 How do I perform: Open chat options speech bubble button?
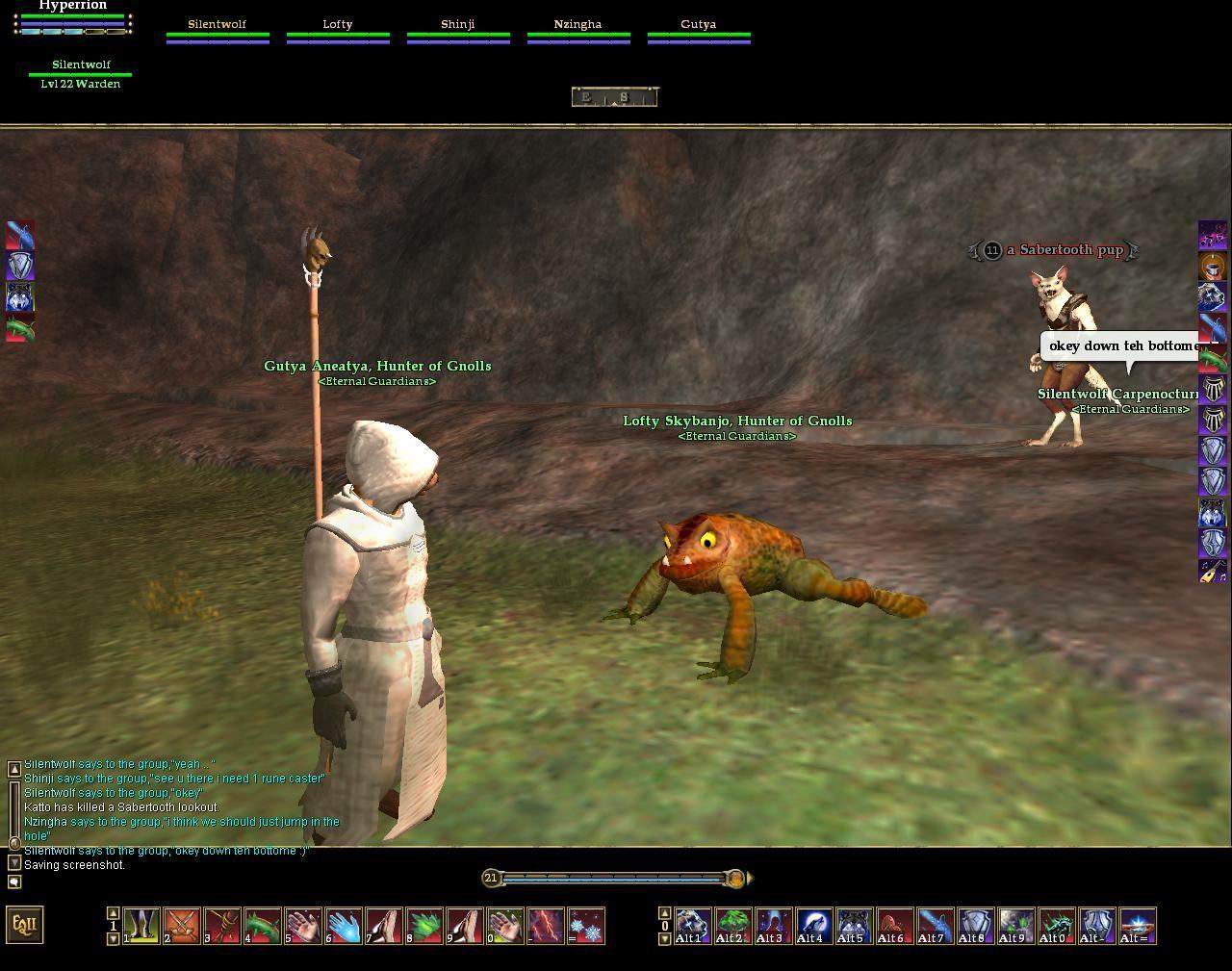14,882
